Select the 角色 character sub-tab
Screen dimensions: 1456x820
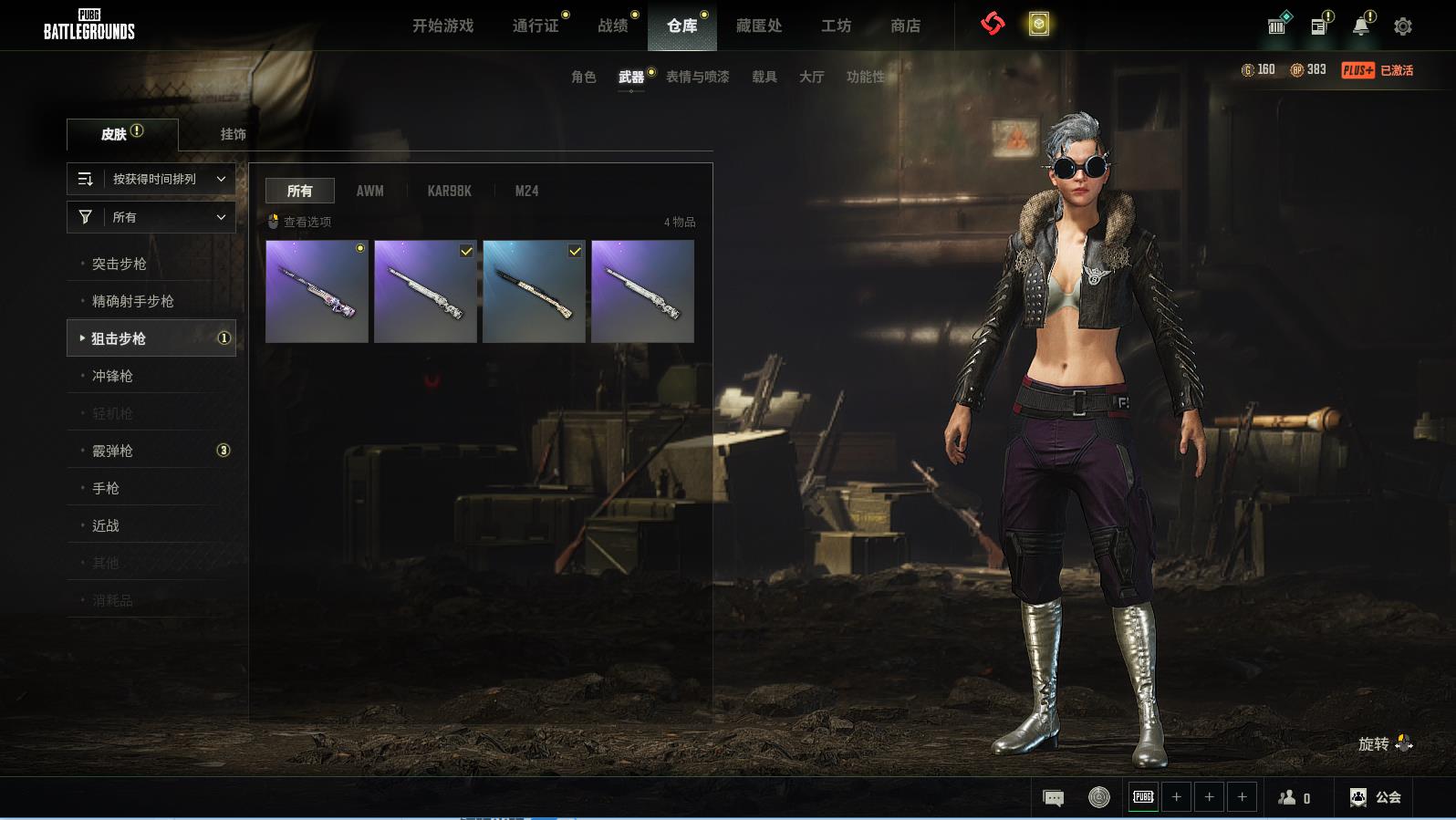point(583,77)
